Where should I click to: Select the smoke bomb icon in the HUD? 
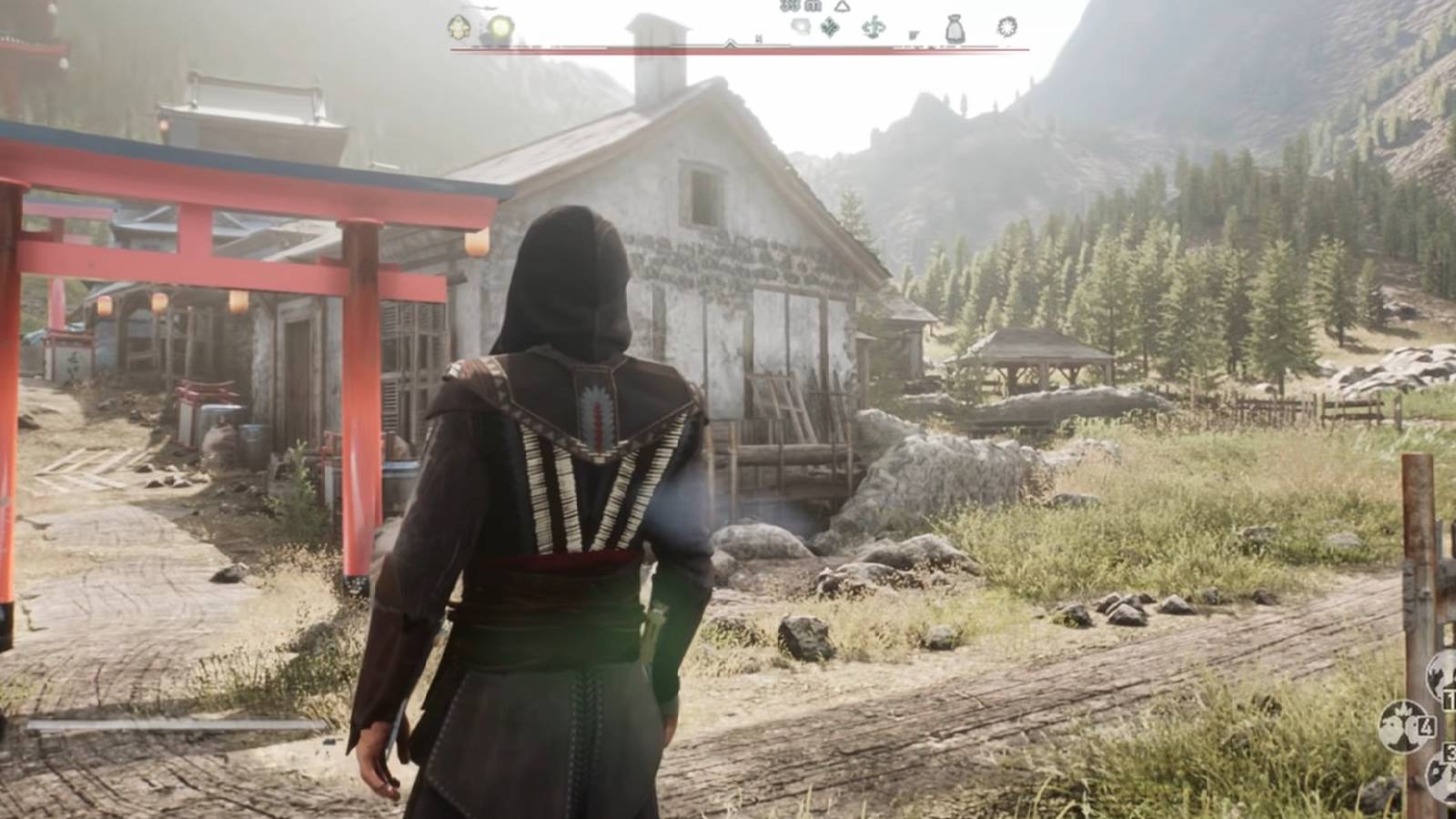[801, 25]
